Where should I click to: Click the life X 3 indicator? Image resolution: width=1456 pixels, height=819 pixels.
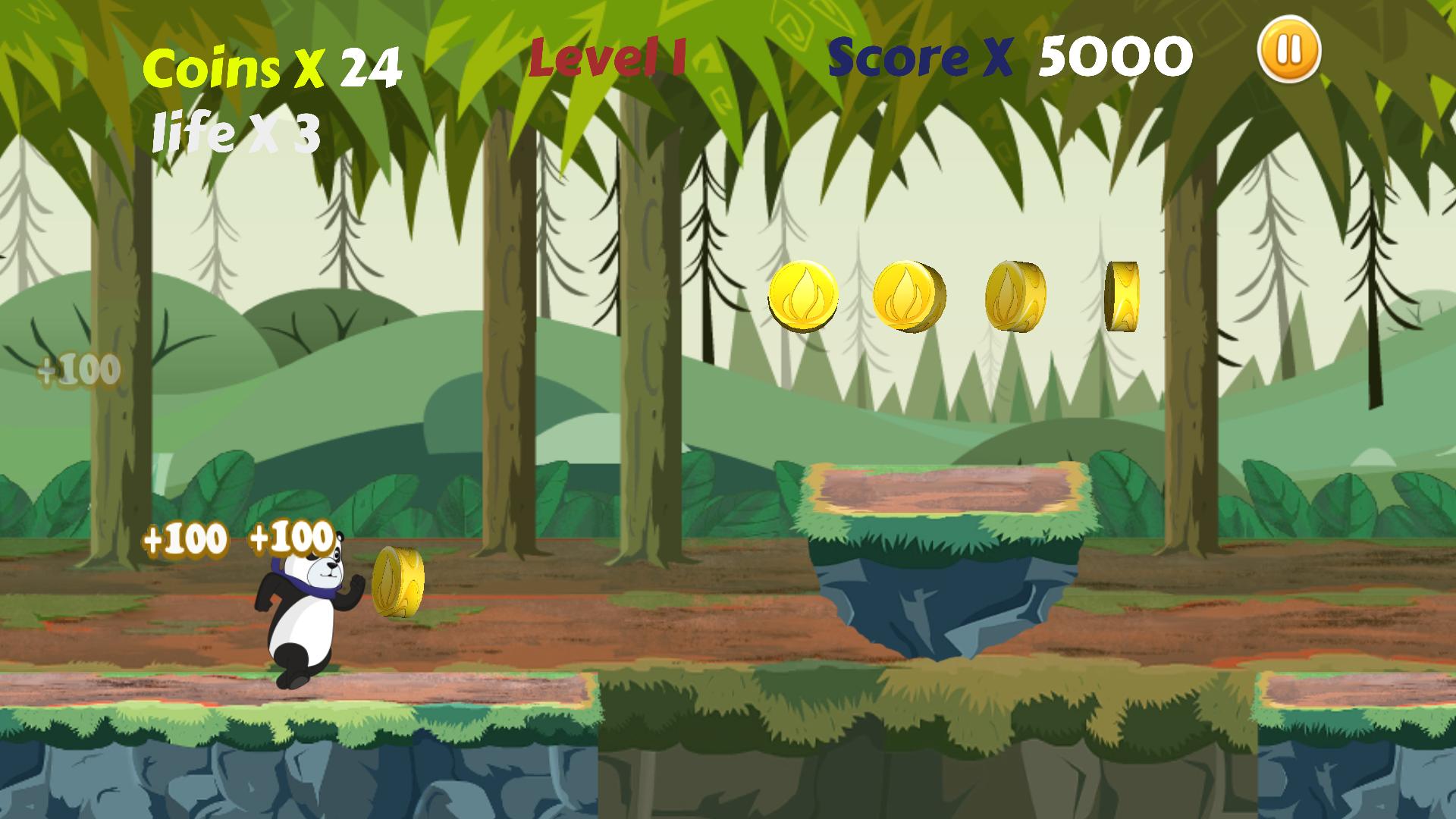235,133
